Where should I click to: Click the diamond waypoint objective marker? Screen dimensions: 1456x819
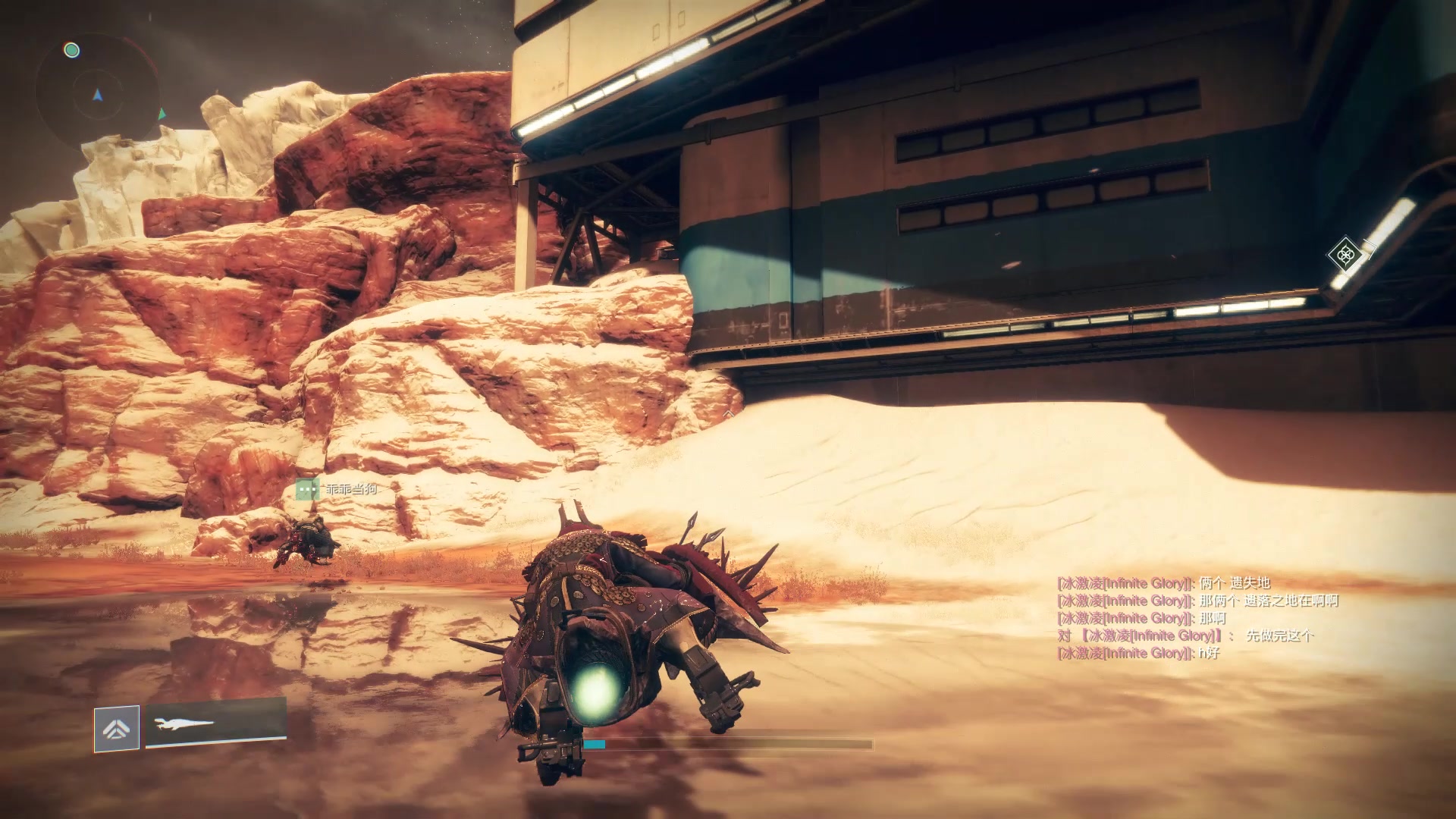pyautogui.click(x=1345, y=254)
